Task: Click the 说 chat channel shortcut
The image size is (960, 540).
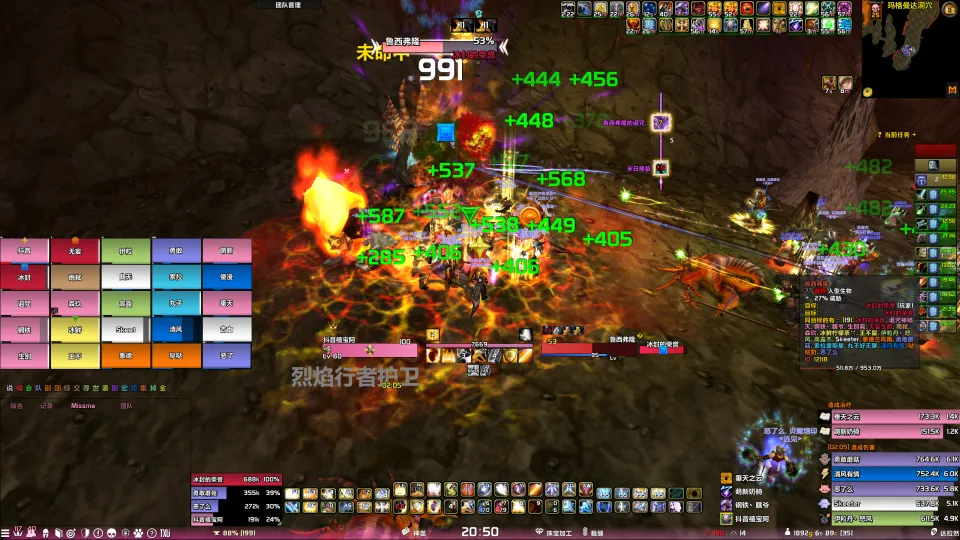Action: pyautogui.click(x=9, y=388)
